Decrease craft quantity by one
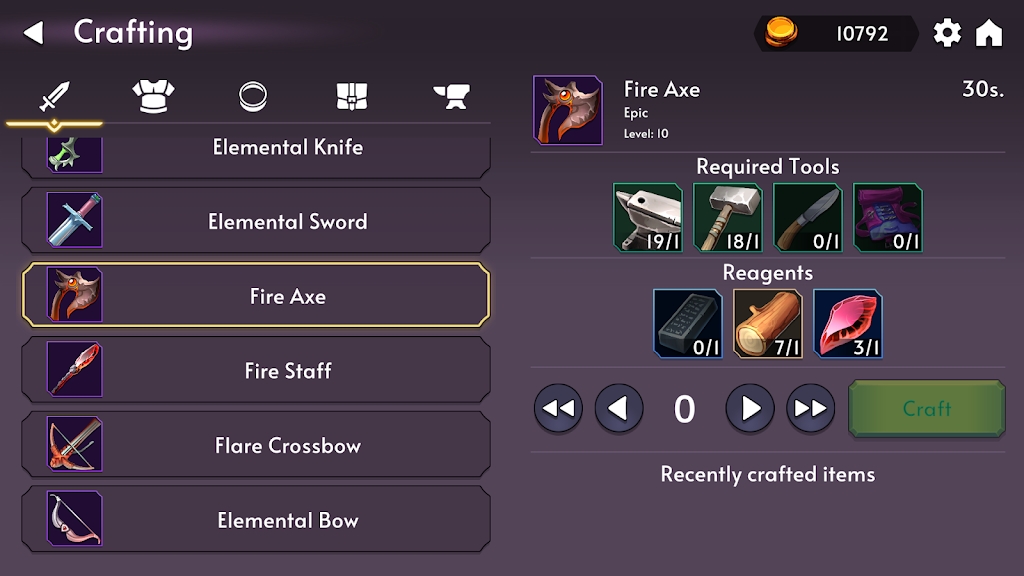The width and height of the screenshot is (1024, 576). click(619, 408)
